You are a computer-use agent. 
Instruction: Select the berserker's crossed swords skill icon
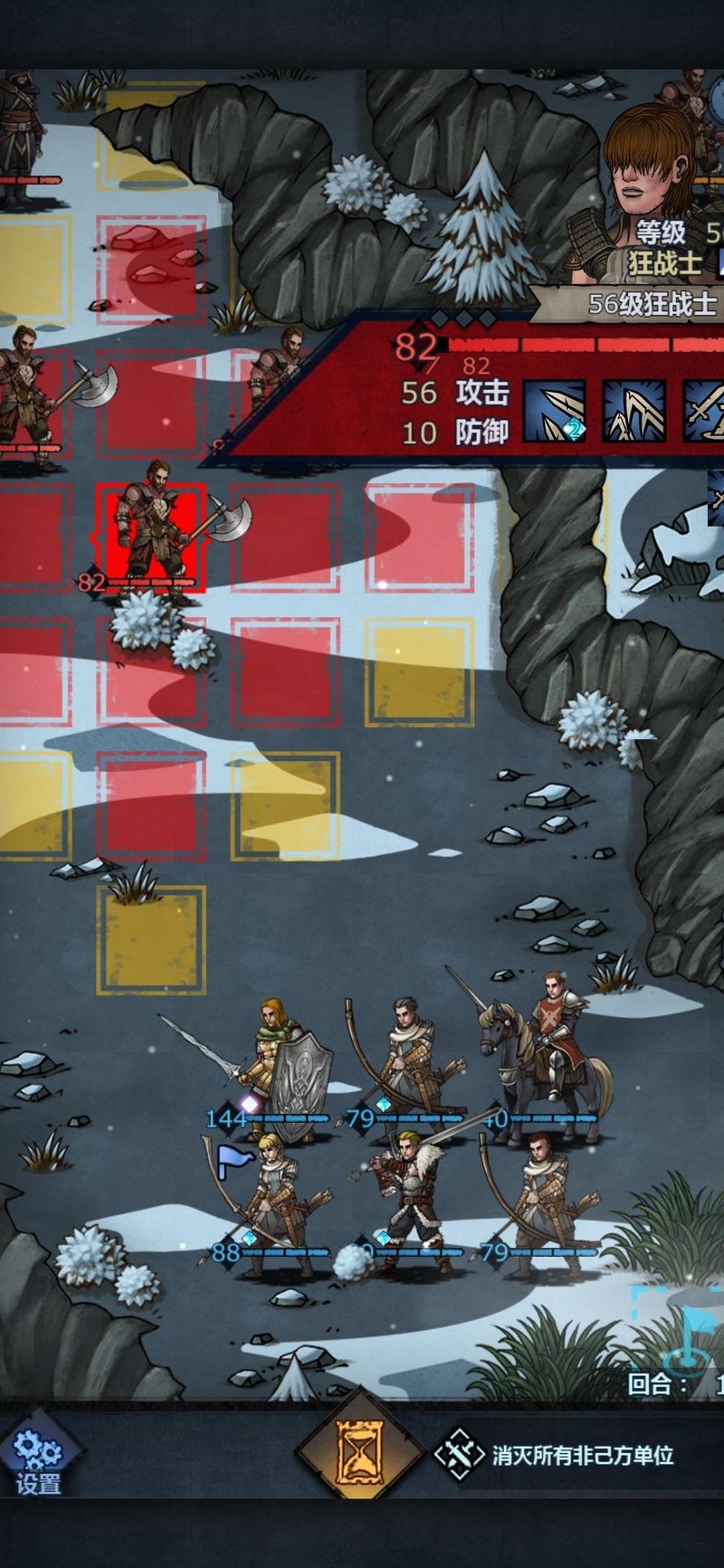tap(704, 412)
